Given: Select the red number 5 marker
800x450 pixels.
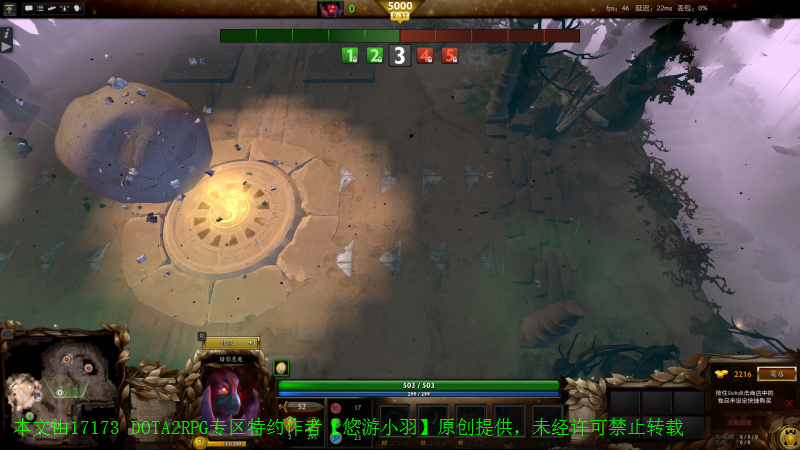Looking at the screenshot, I should [450, 56].
